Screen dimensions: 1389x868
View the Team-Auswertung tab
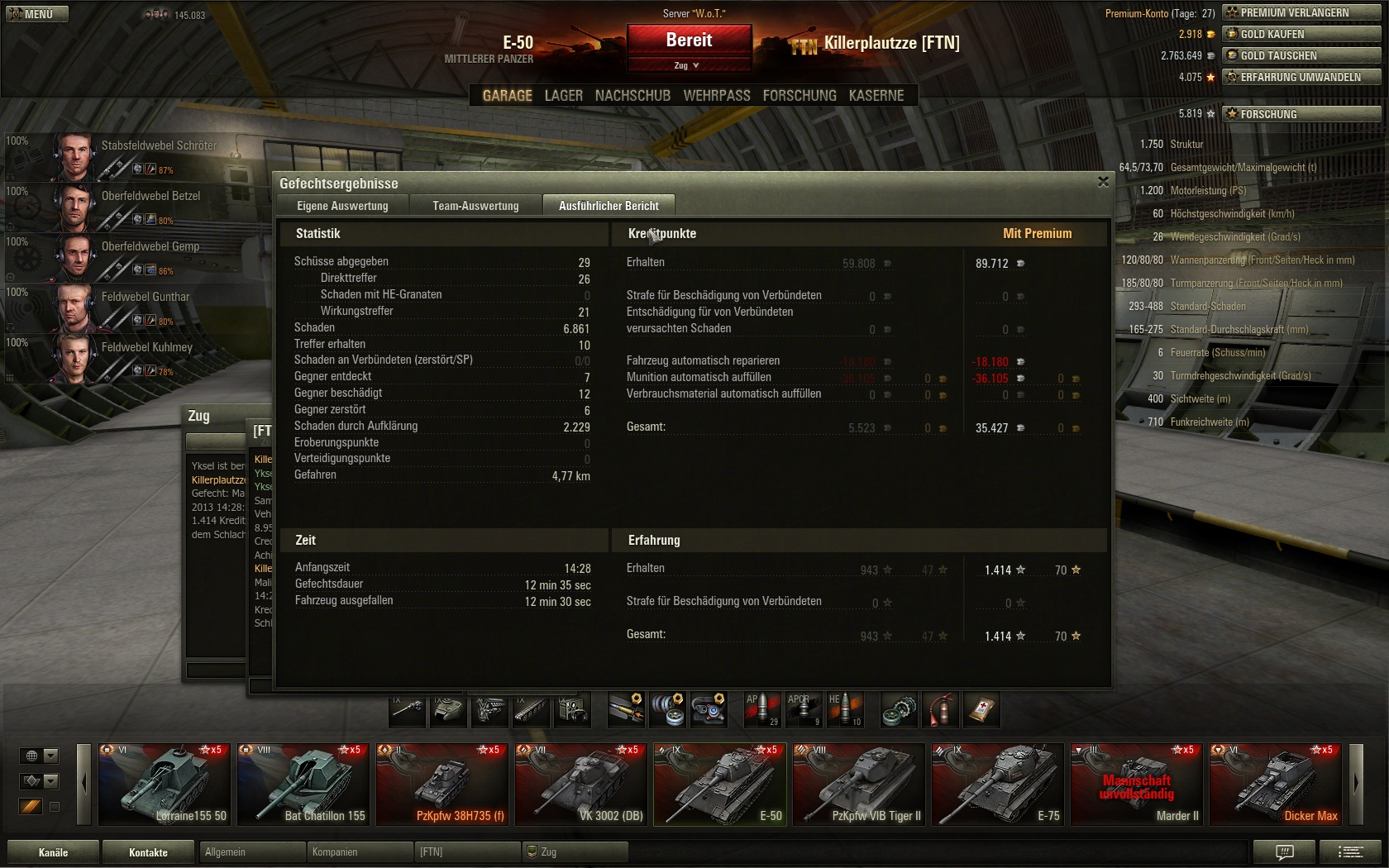475,206
